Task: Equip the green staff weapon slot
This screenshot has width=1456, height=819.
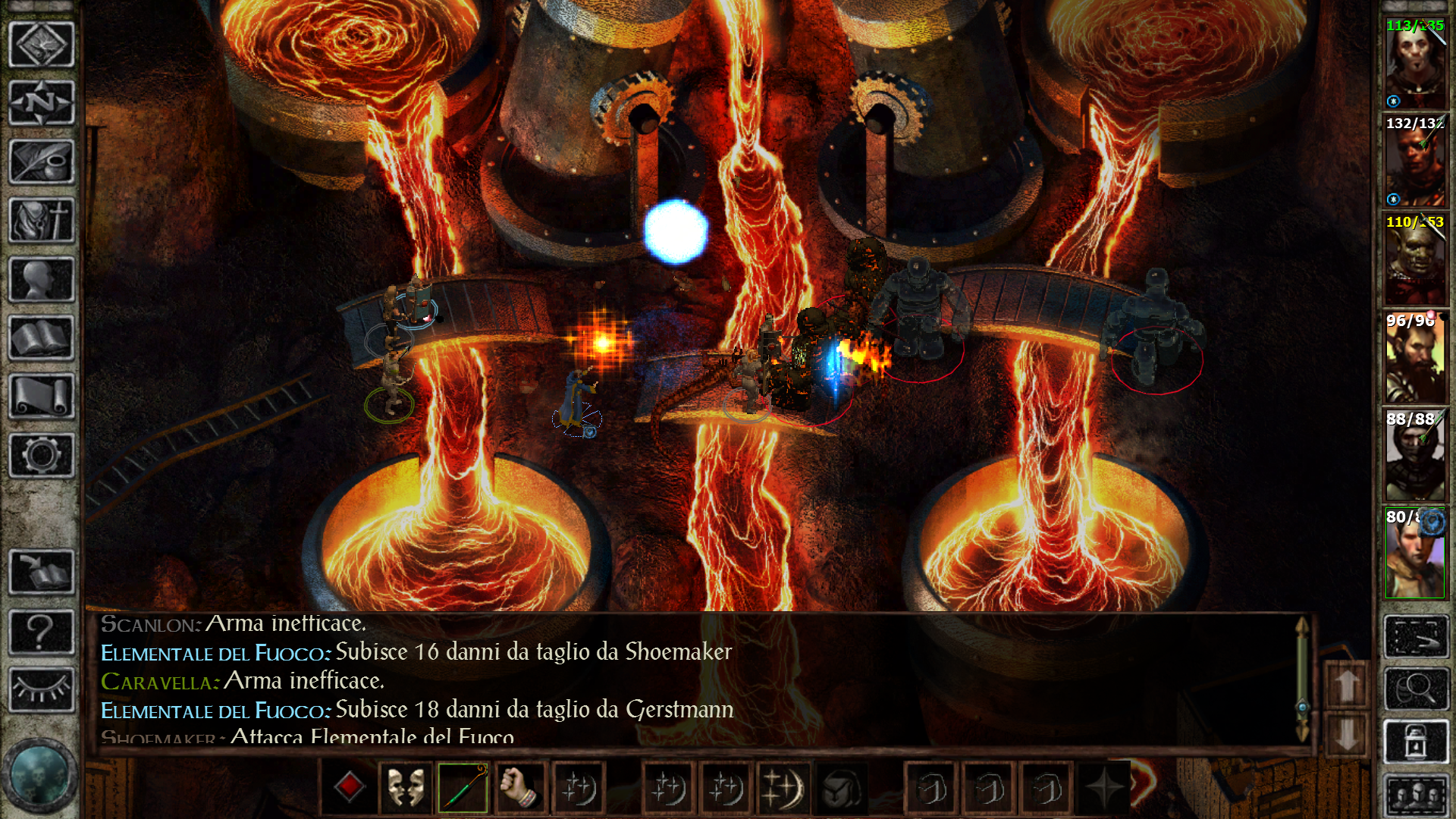Action: coord(463,788)
